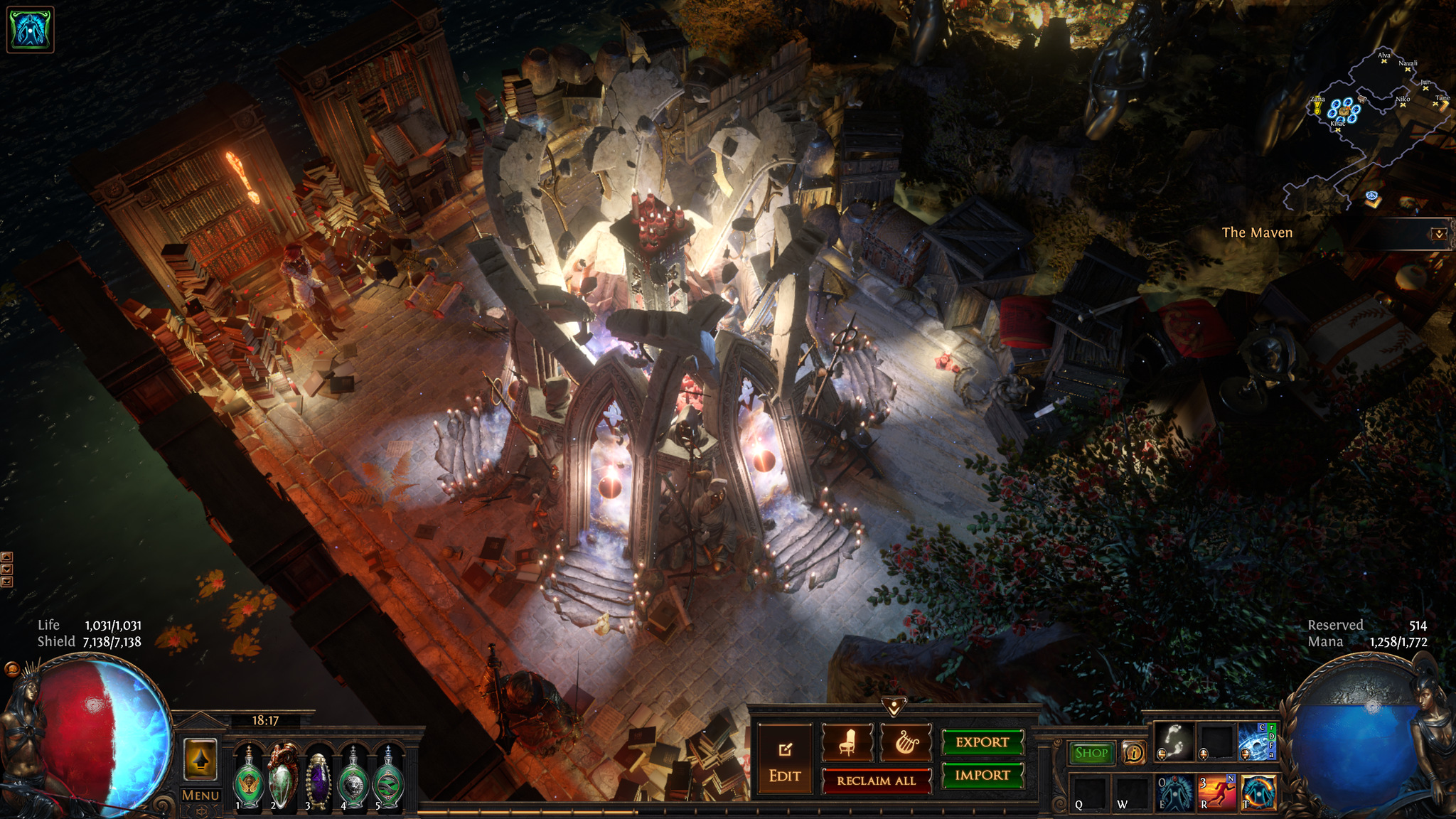The image size is (1456, 819).
Task: Open the orange info speech-bubble icon
Action: pyautogui.click(x=1133, y=752)
